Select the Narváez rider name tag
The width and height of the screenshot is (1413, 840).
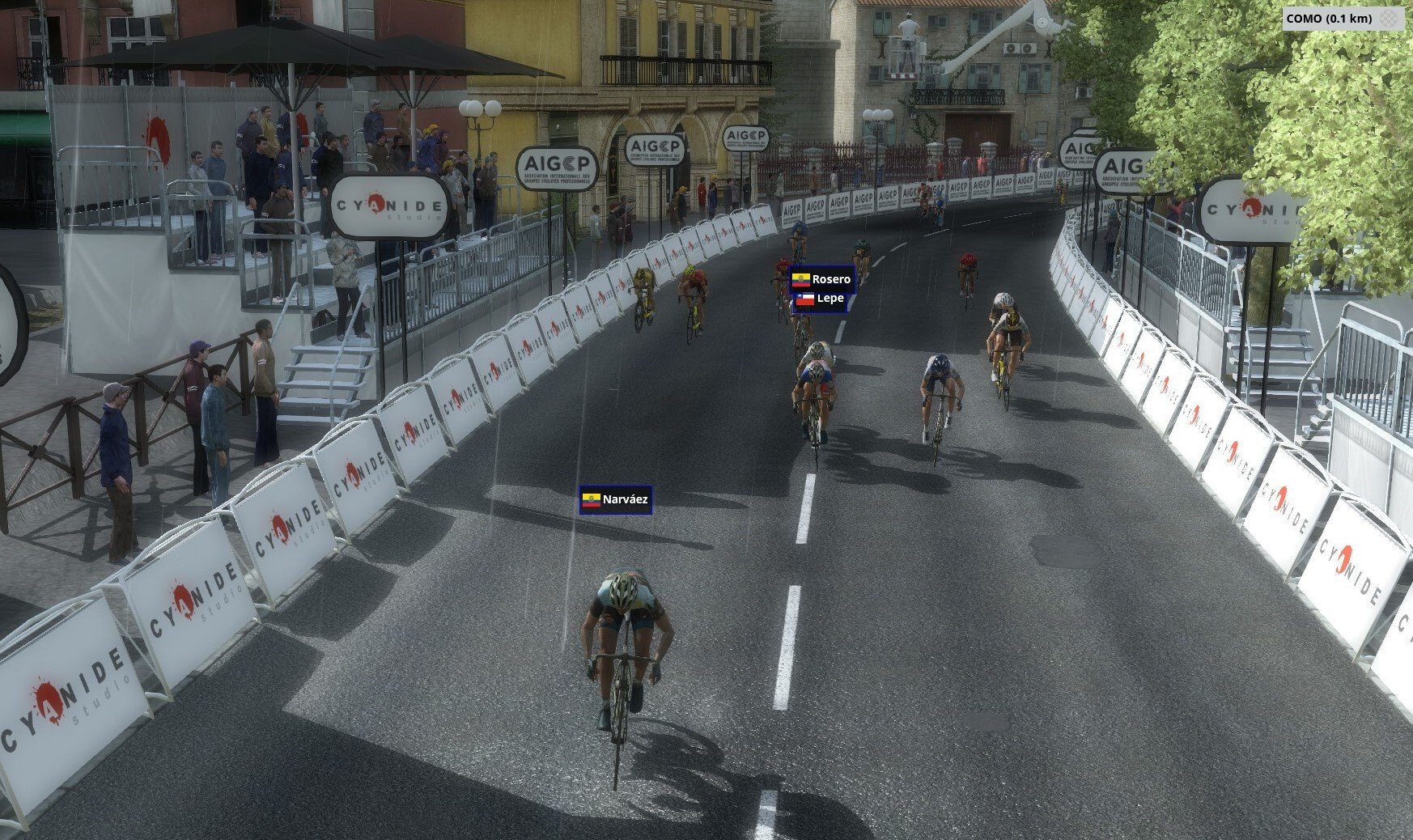[616, 500]
